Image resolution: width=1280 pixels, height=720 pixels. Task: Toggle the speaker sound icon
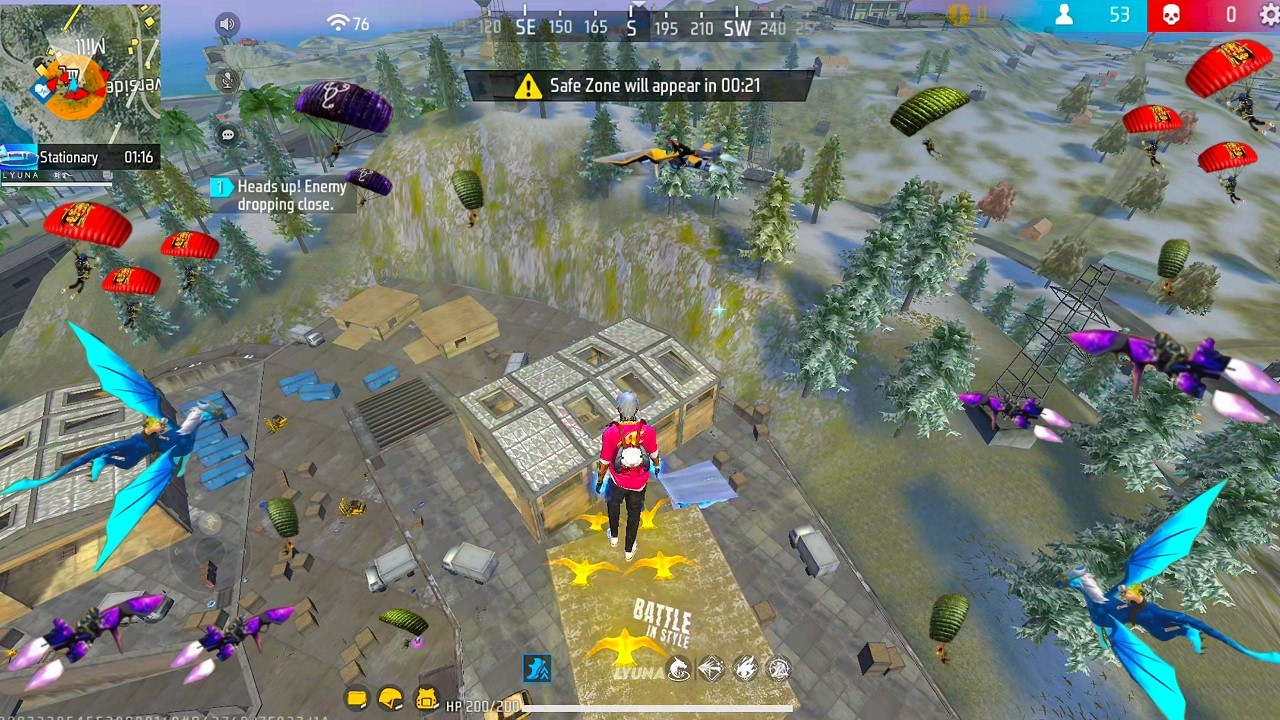point(228,25)
